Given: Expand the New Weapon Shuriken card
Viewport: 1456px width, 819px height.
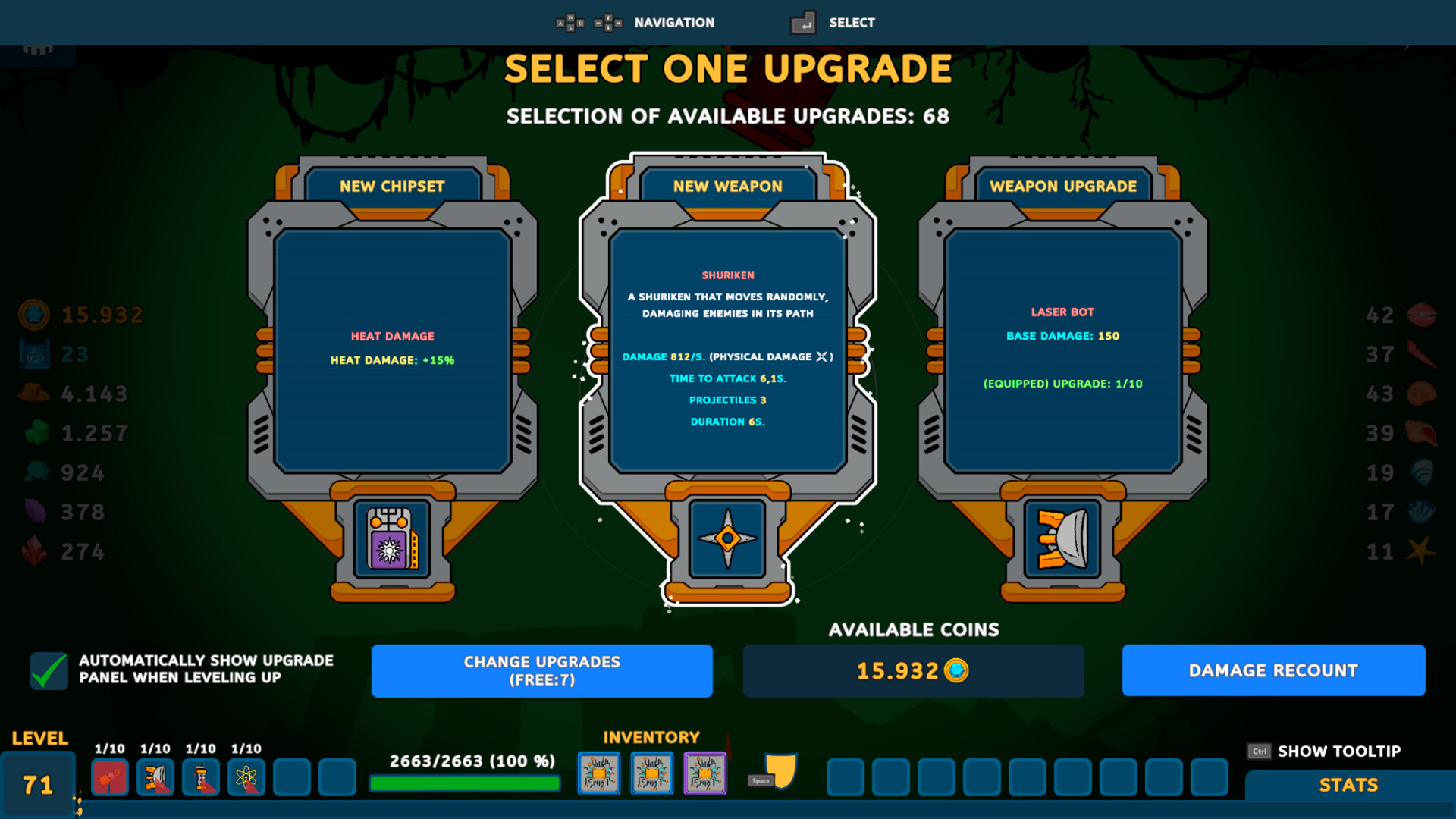Looking at the screenshot, I should [x=726, y=349].
